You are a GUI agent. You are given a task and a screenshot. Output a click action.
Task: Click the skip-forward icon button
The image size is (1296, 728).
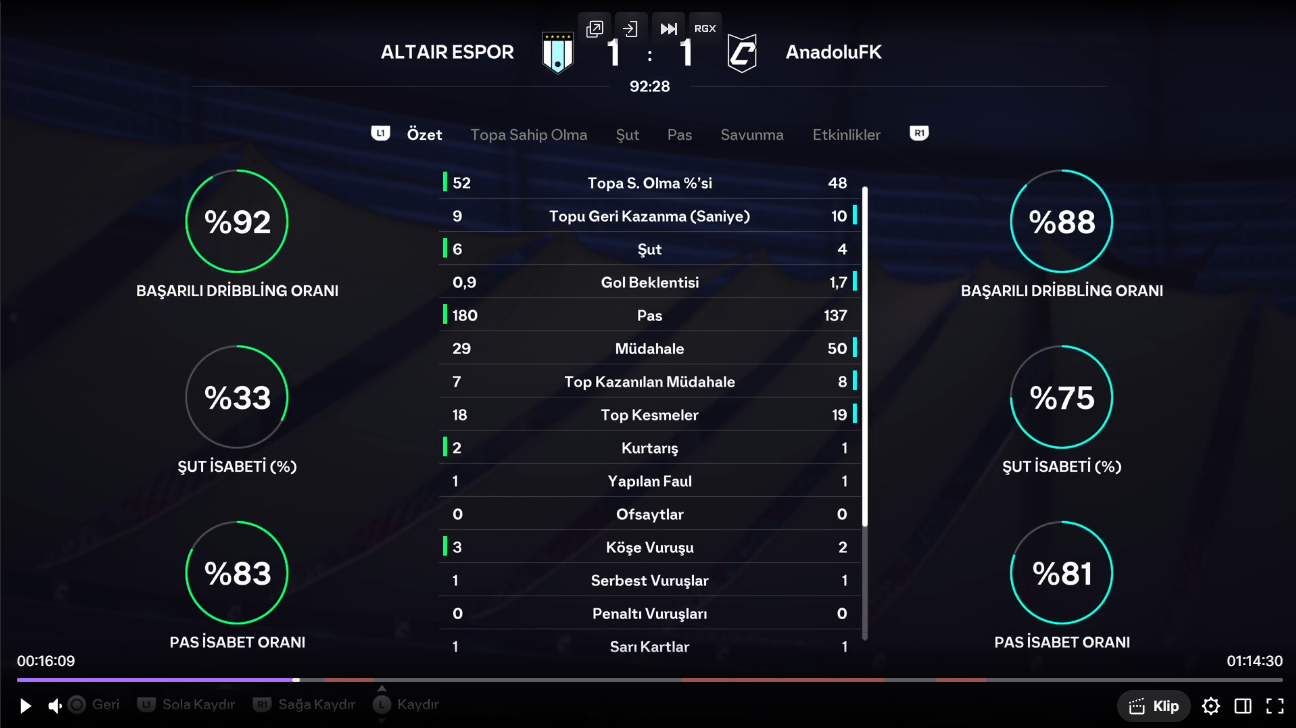click(668, 29)
